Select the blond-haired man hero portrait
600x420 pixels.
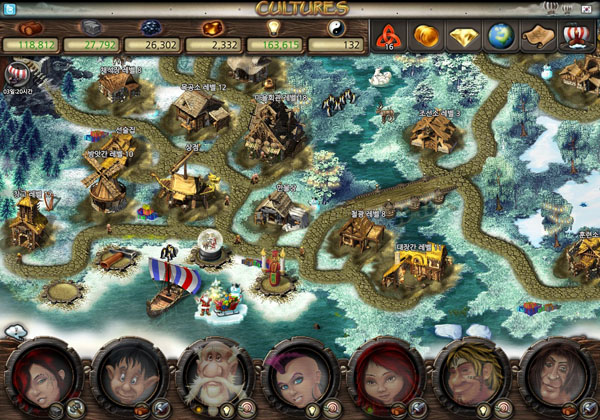472,379
